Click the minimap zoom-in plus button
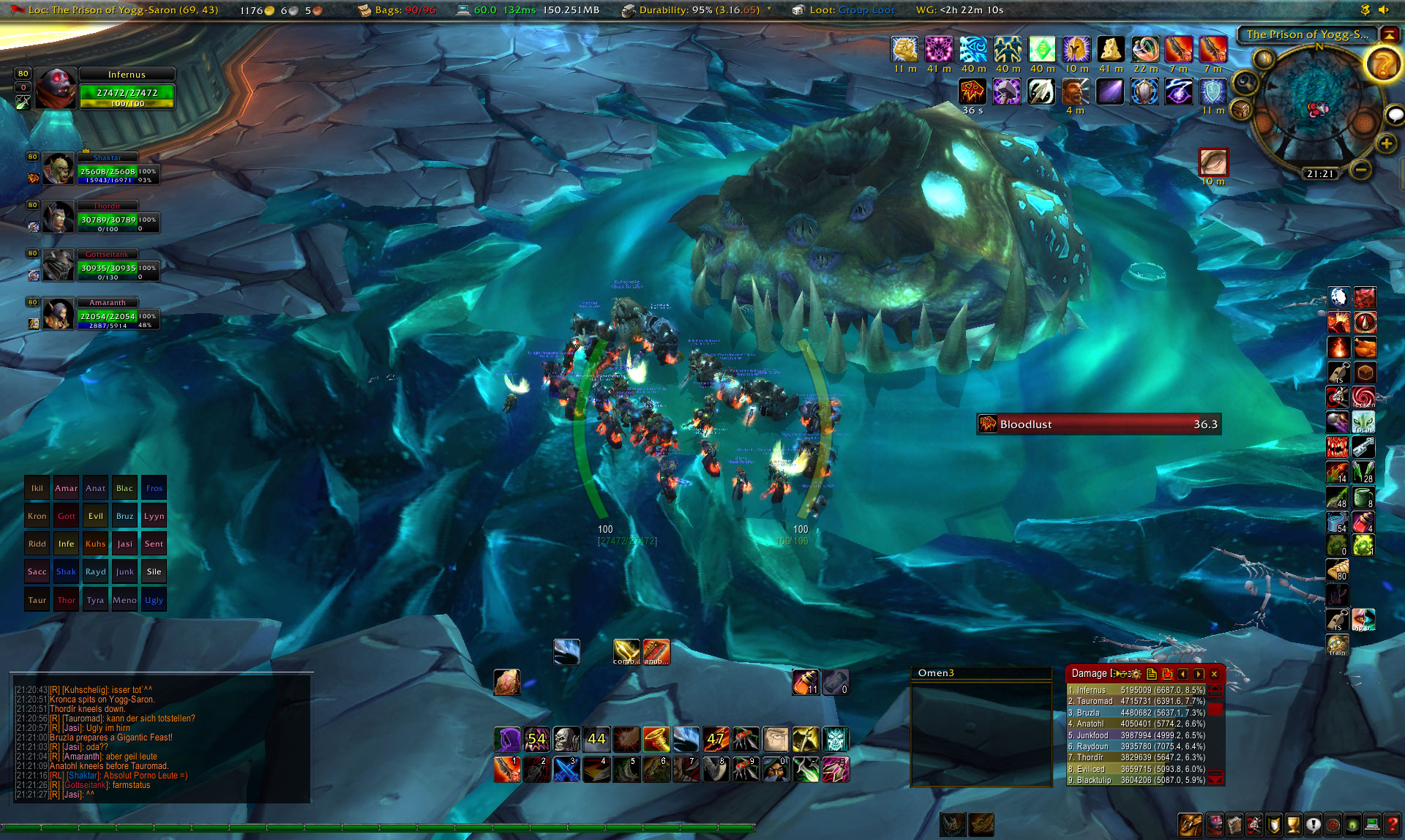This screenshot has width=1405, height=840. (1386, 143)
